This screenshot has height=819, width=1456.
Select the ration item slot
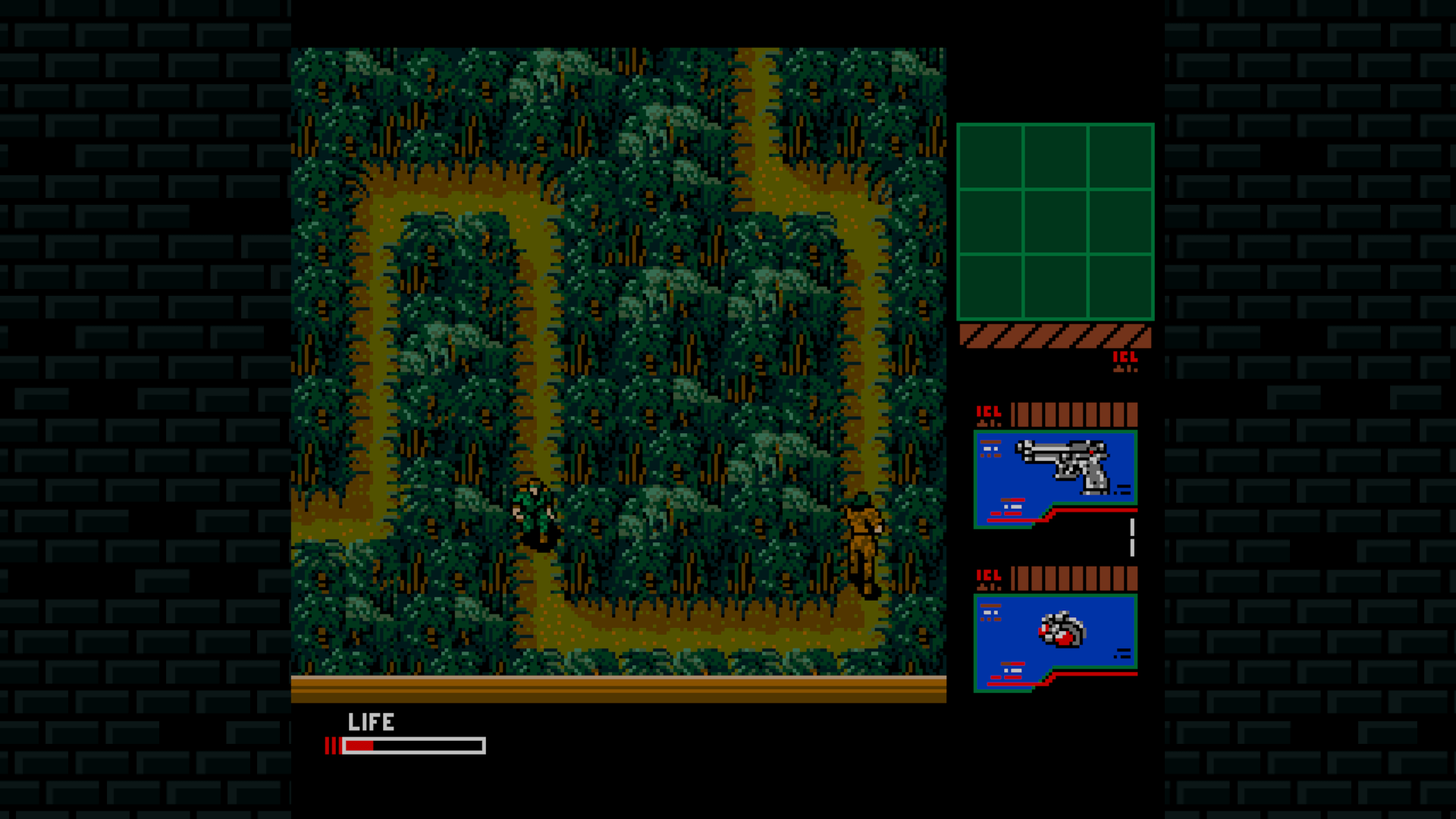coord(1056,640)
